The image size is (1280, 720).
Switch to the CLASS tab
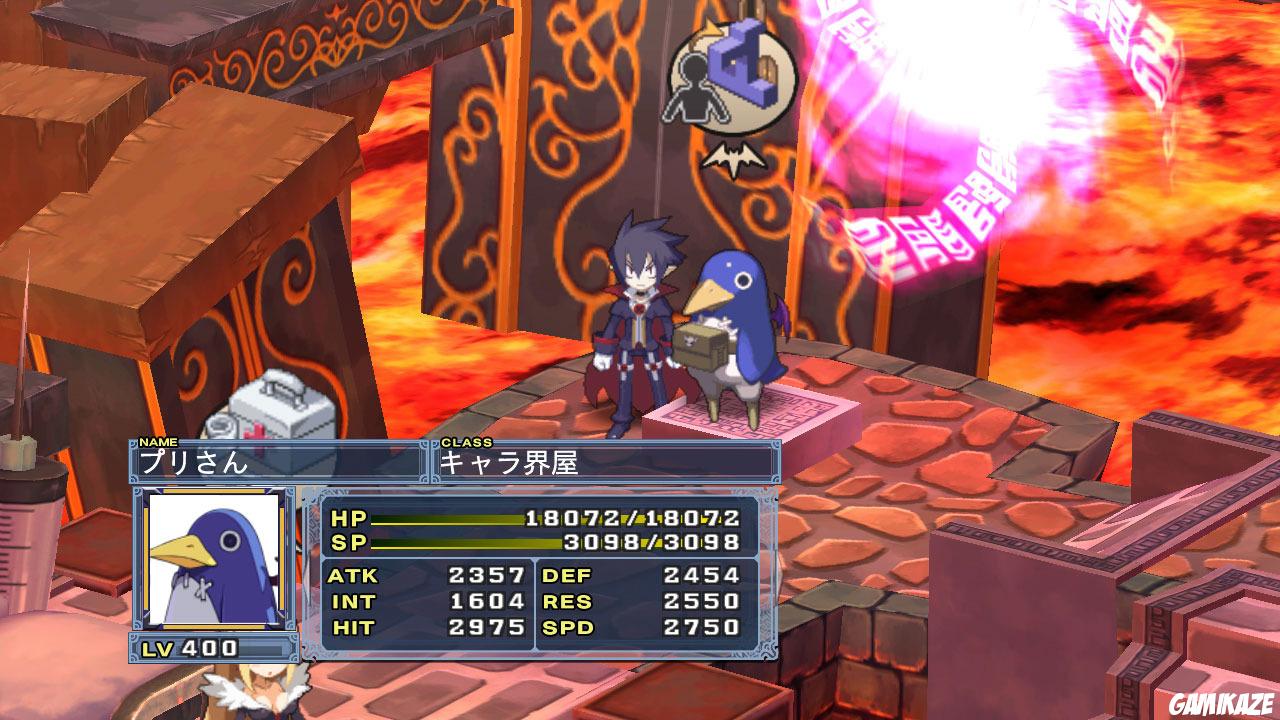coord(465,440)
